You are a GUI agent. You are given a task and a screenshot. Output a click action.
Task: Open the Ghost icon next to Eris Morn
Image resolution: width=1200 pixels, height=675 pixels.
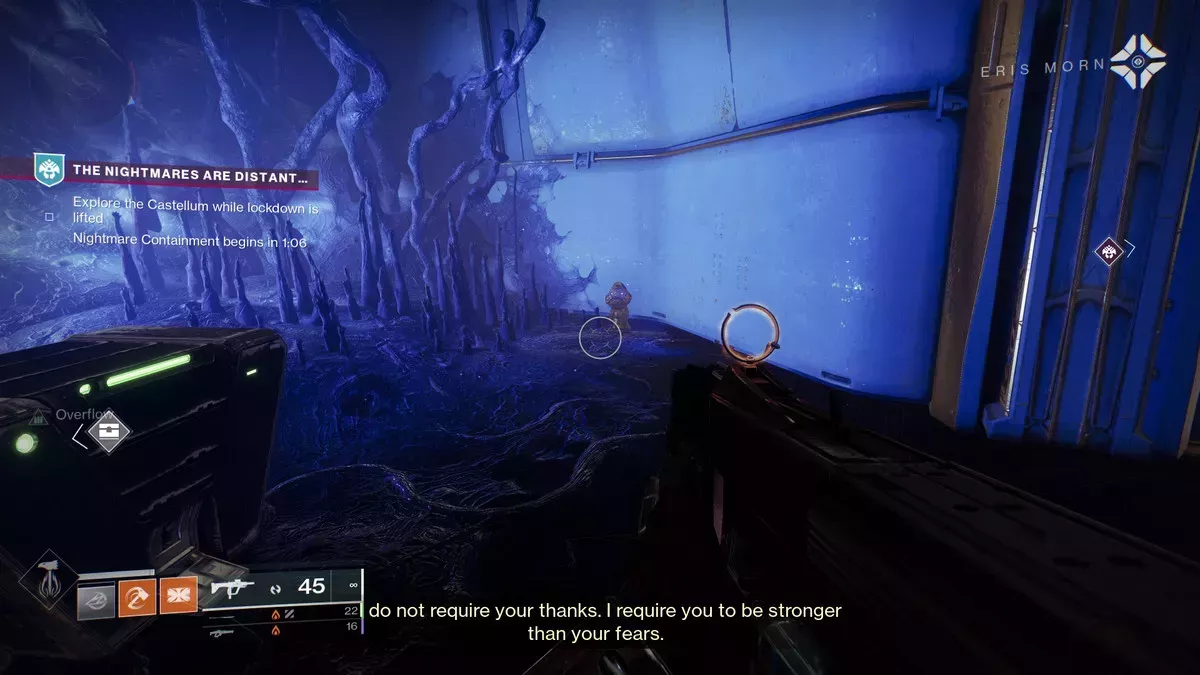coord(1137,61)
